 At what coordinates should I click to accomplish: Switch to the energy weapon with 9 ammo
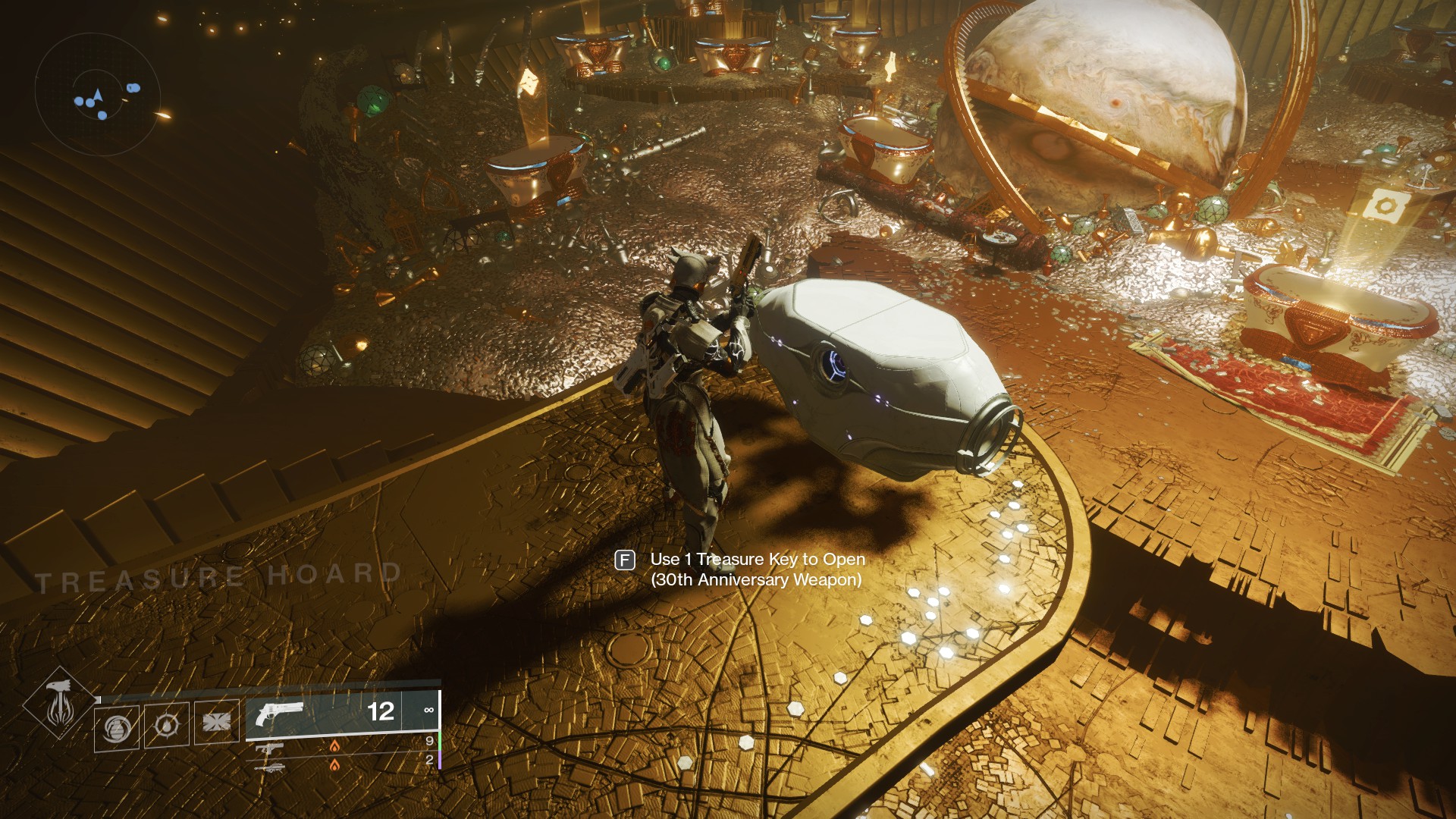point(270,748)
